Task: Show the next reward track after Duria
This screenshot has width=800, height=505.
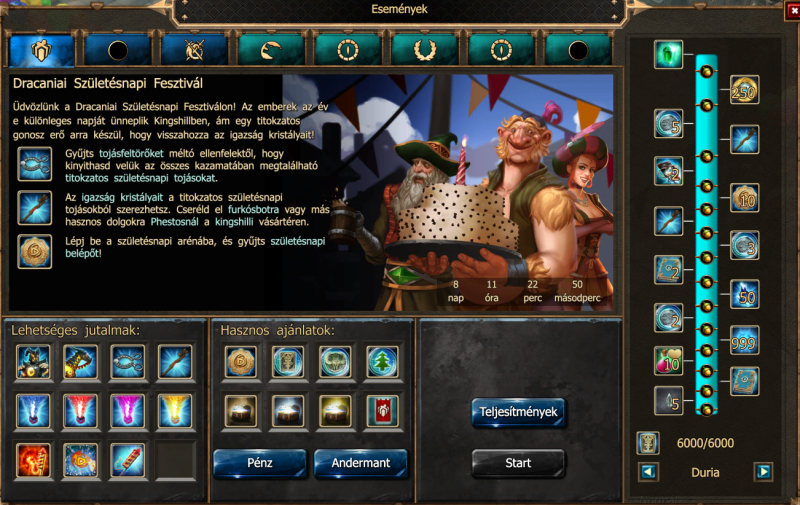Action: [x=763, y=471]
